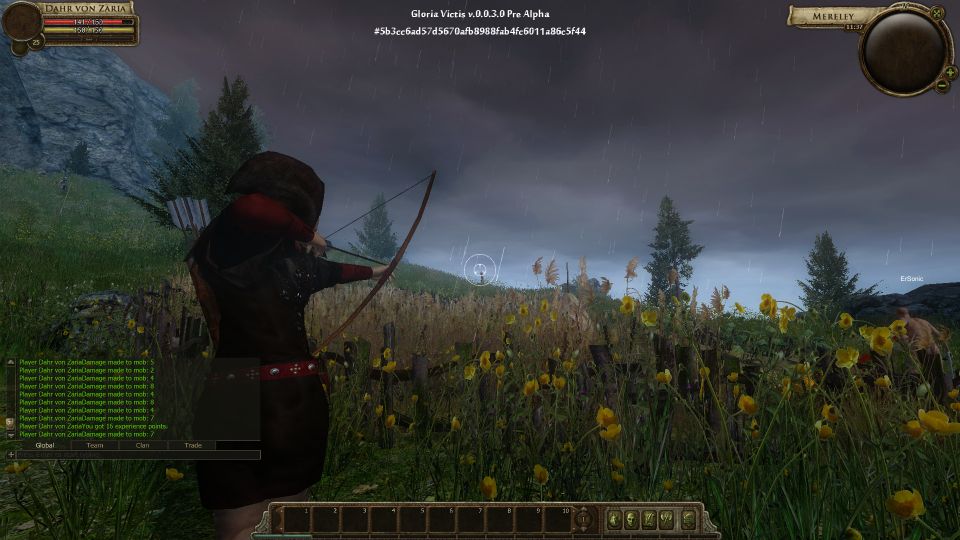Viewport: 960px width, 540px height.
Task: Zoom out the minimap with minus button
Action: pyautogui.click(x=941, y=86)
